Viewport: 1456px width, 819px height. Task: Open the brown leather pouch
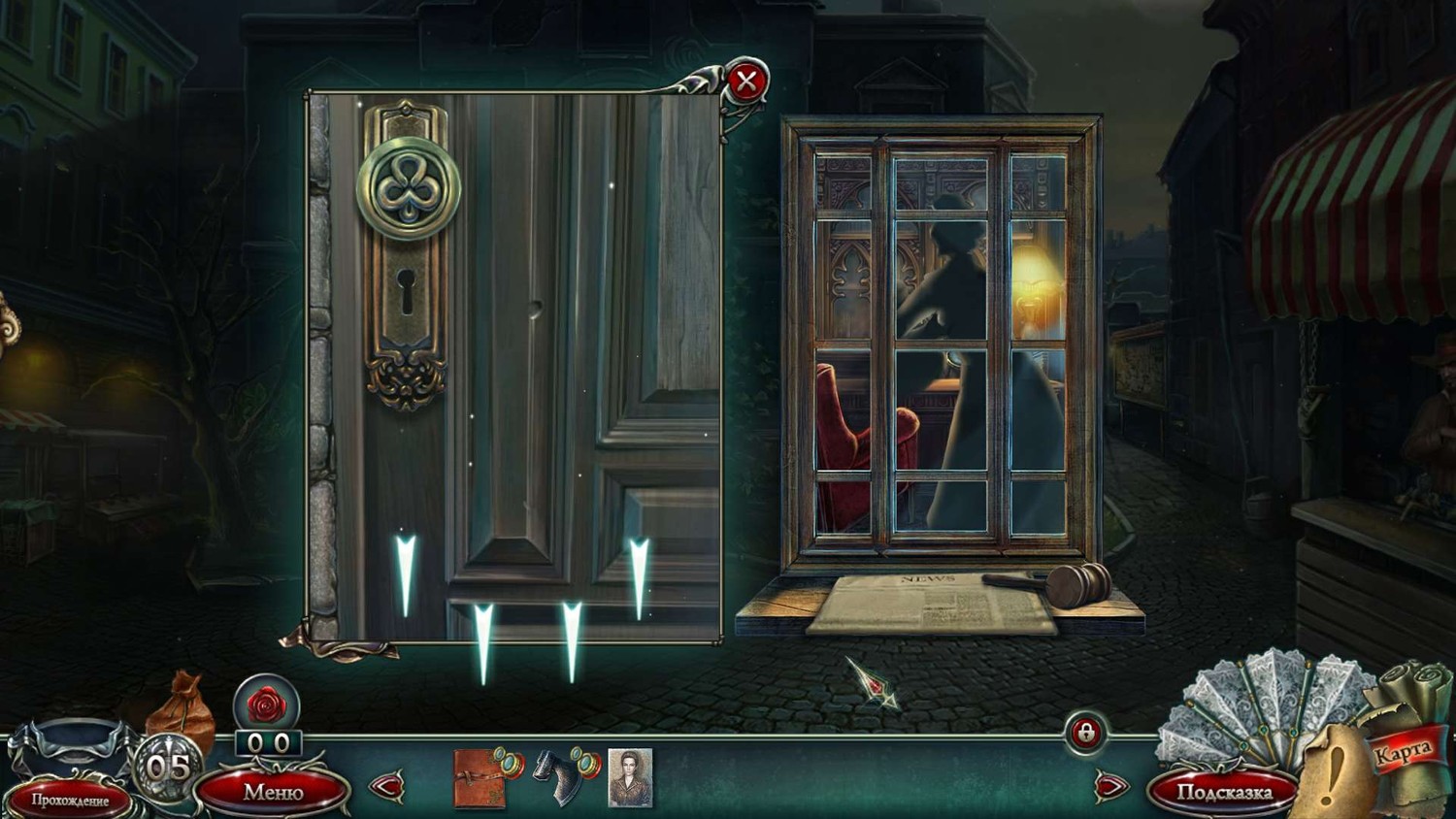coord(182,709)
